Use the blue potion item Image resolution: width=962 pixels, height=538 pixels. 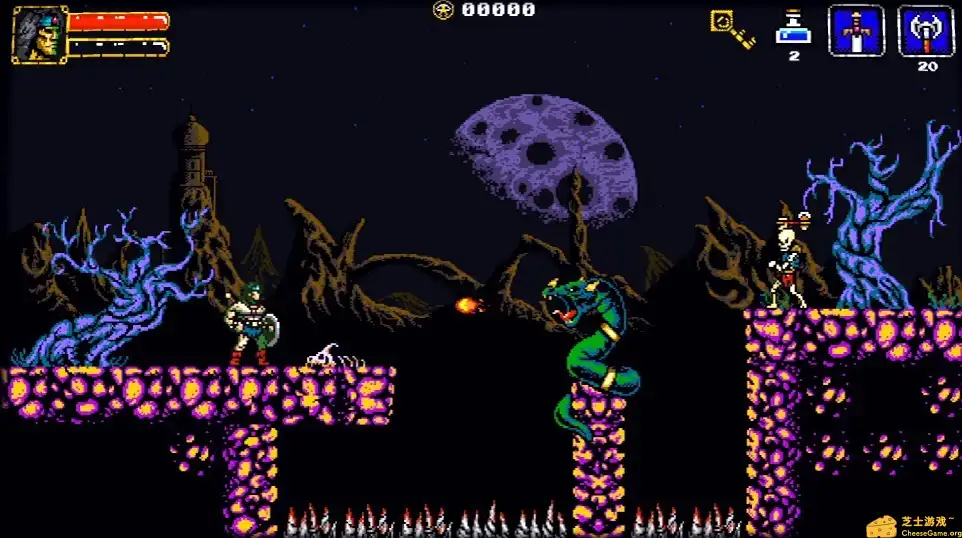coord(793,28)
